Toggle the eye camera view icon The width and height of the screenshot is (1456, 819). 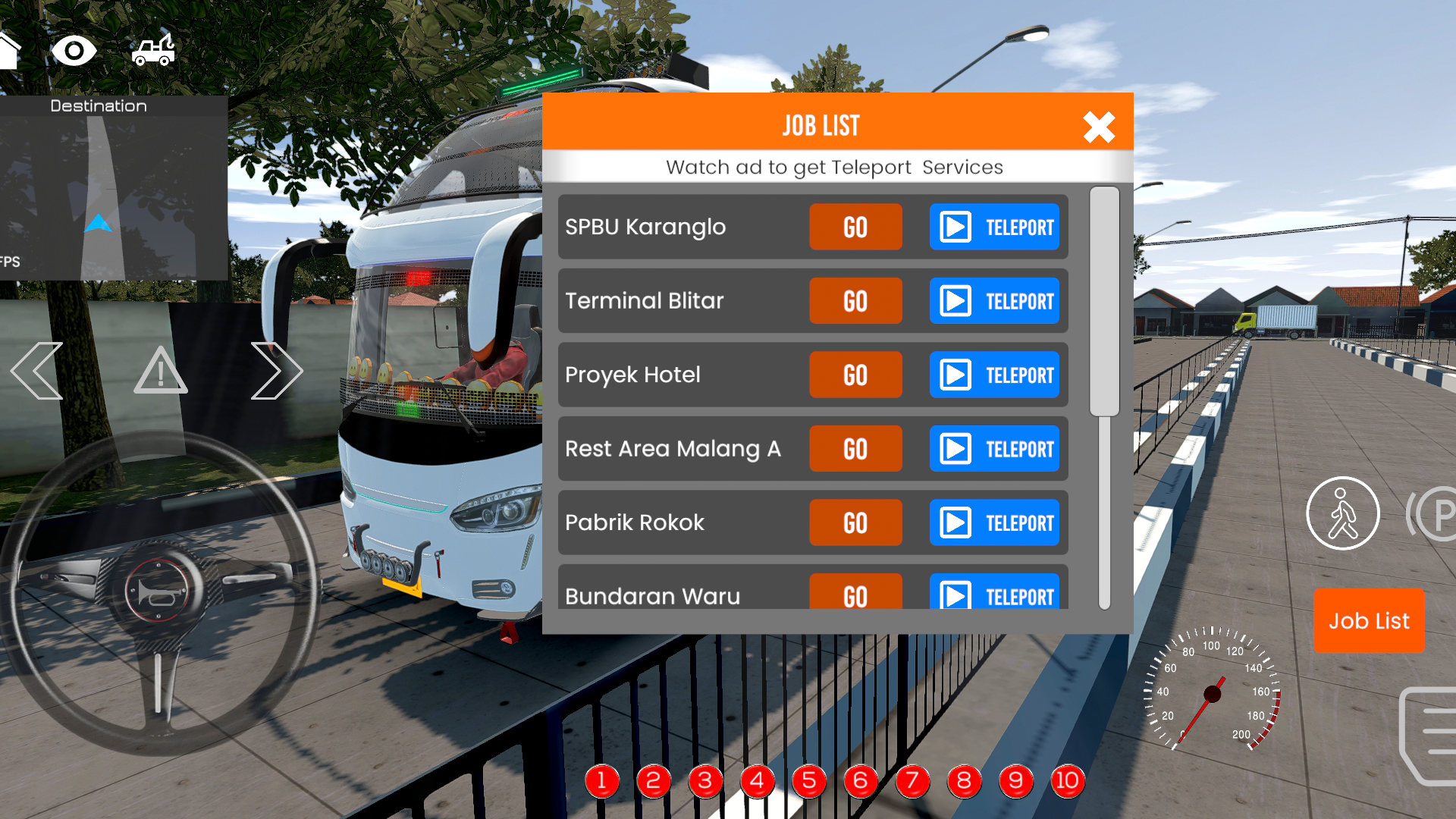click(x=74, y=51)
